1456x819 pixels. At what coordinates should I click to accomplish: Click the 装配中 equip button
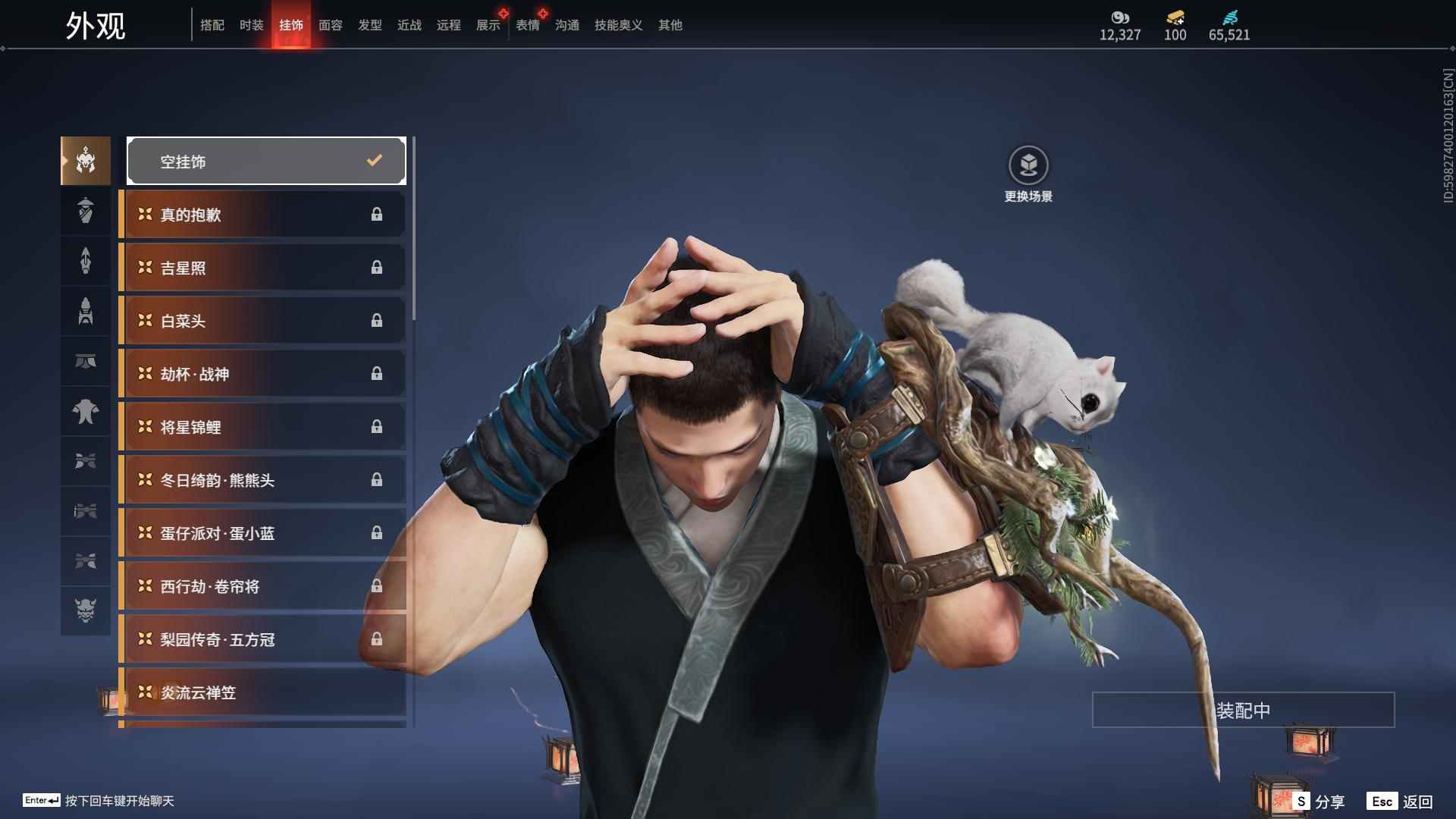click(x=1243, y=711)
